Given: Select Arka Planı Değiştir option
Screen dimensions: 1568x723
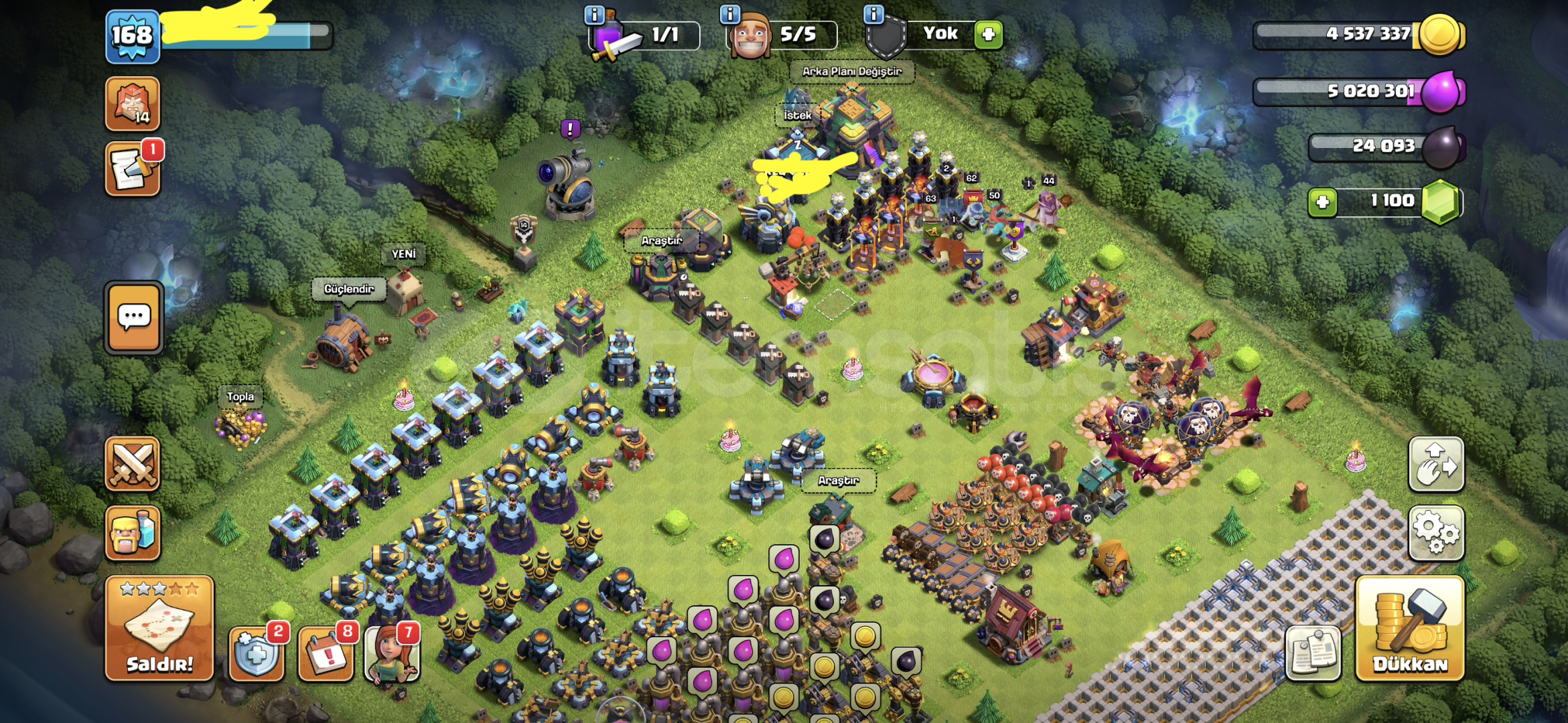Looking at the screenshot, I should 851,72.
